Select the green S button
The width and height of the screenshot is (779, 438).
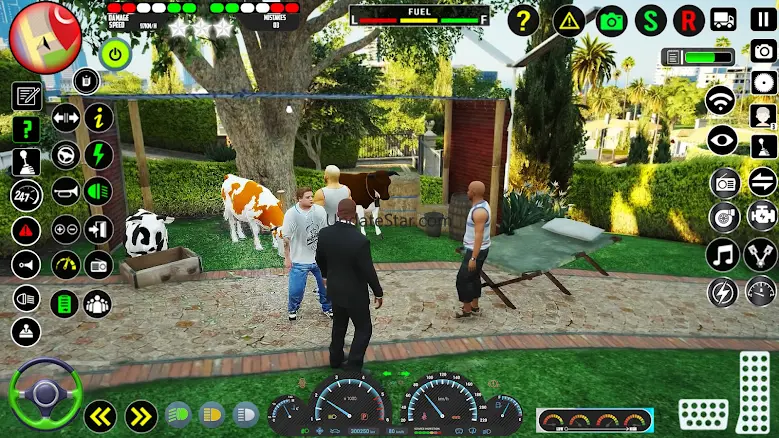(651, 20)
